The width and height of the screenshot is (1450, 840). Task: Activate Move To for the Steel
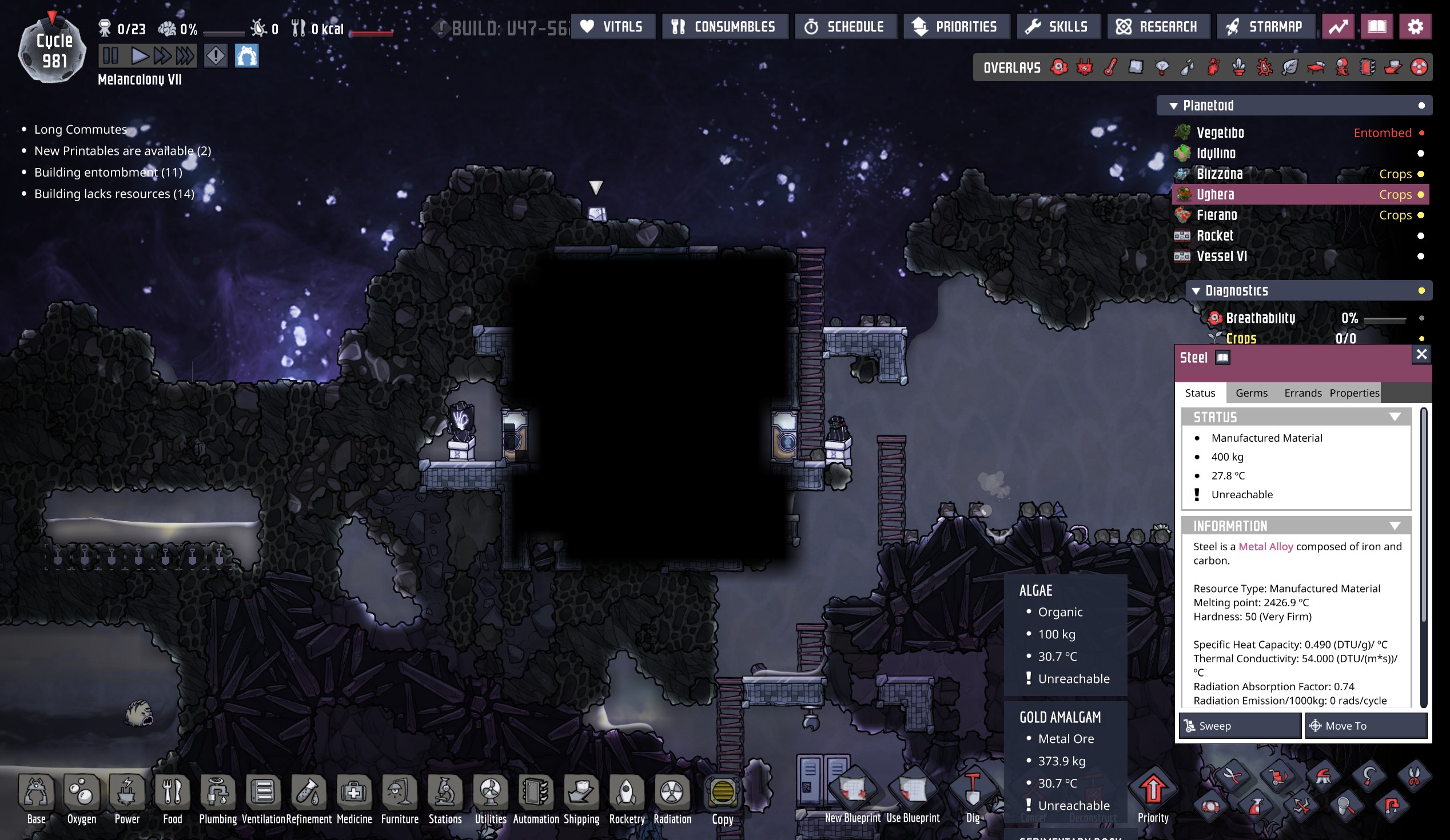point(1365,726)
